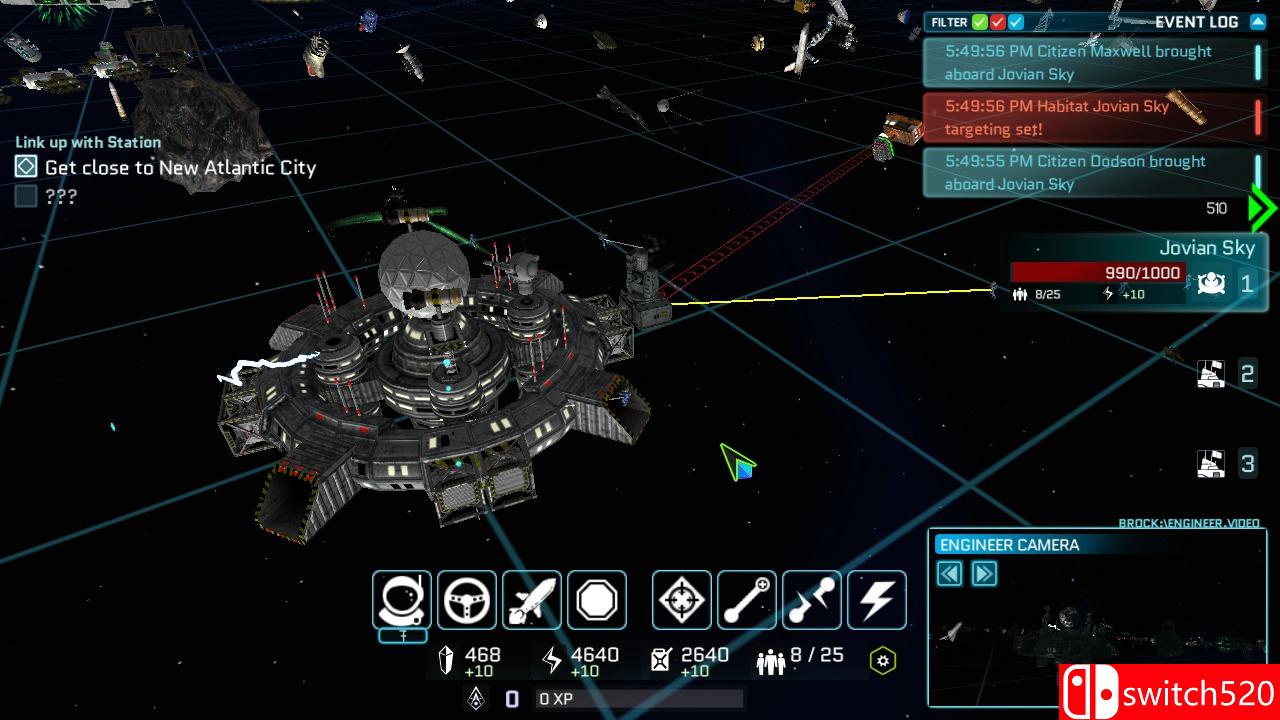1280x720 pixels.
Task: Select the add-link connector tool
Action: pos(747,600)
